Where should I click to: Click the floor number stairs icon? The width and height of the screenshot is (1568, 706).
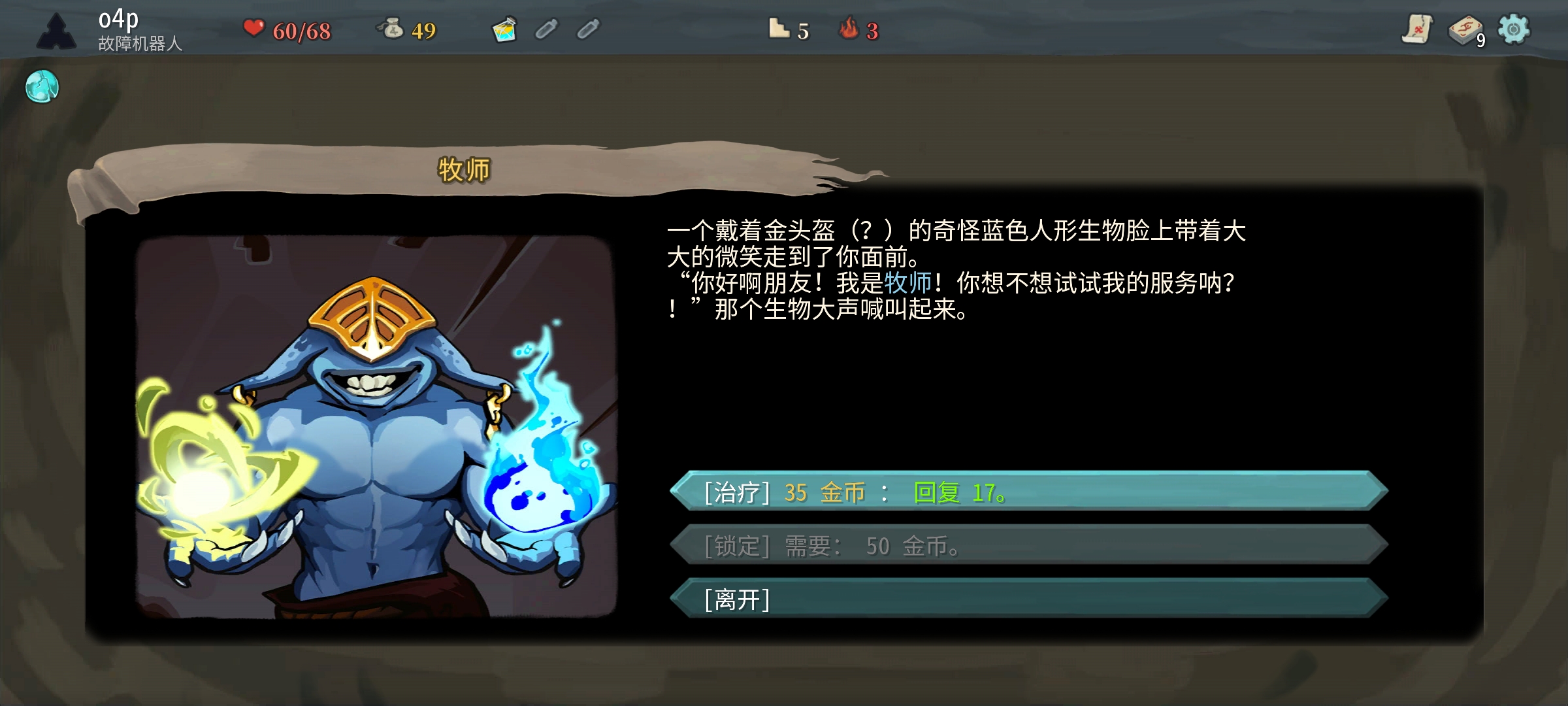[779, 29]
